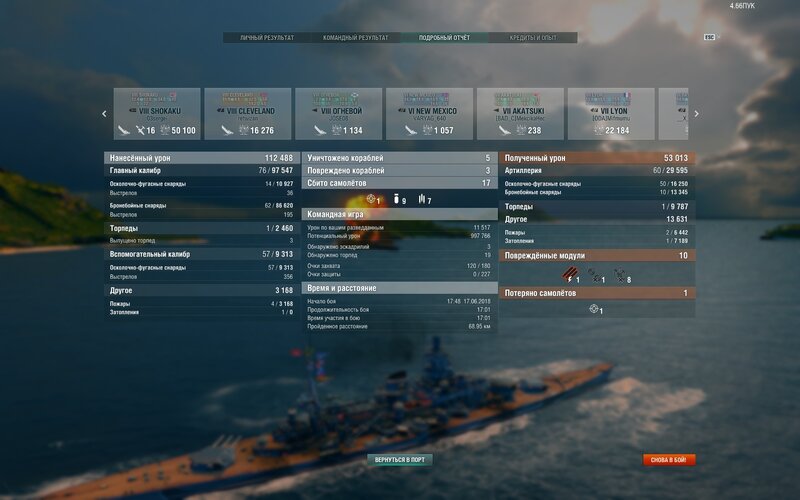The image size is (800, 500).
Task: Select the VIII Shokaku ship card
Action: click(x=156, y=113)
